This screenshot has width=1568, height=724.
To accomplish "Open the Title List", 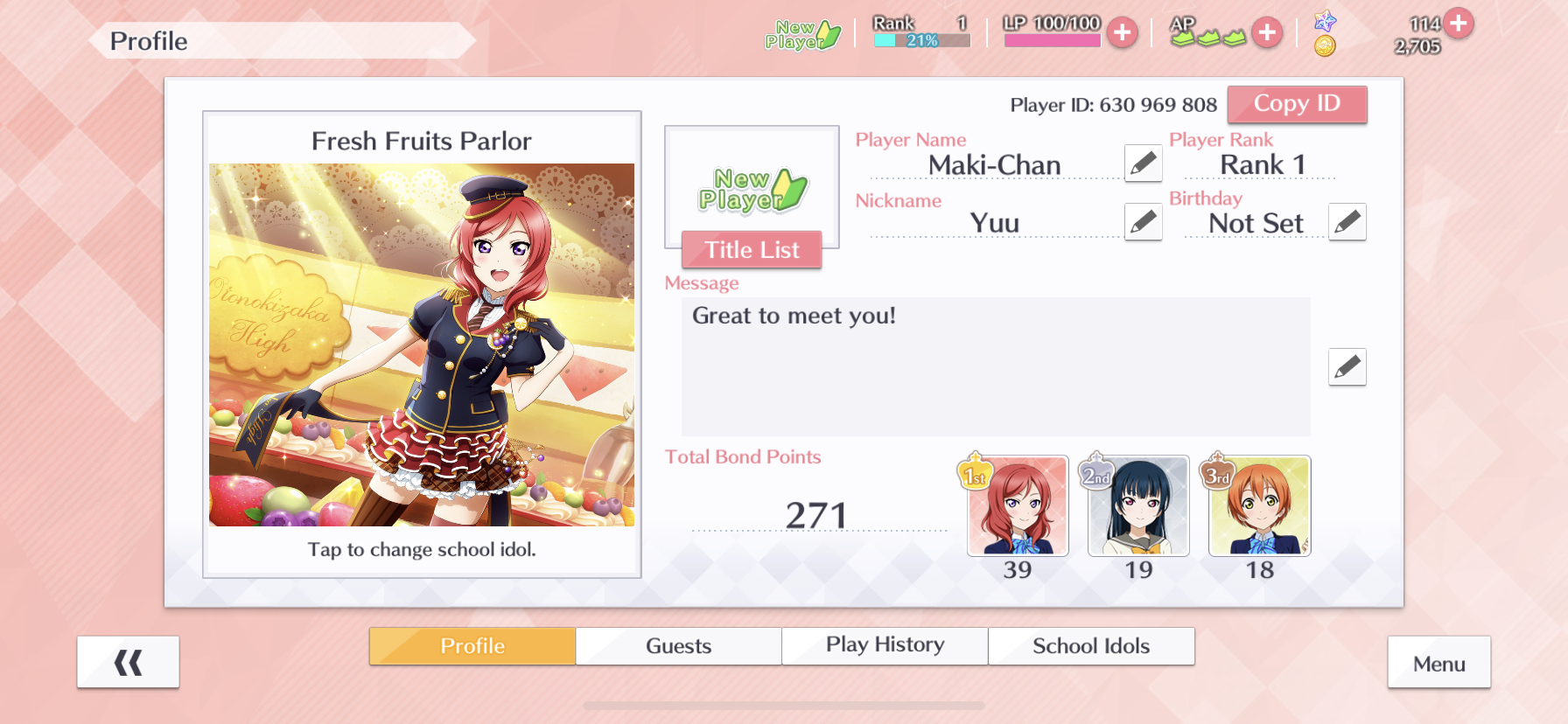I will 752,250.
